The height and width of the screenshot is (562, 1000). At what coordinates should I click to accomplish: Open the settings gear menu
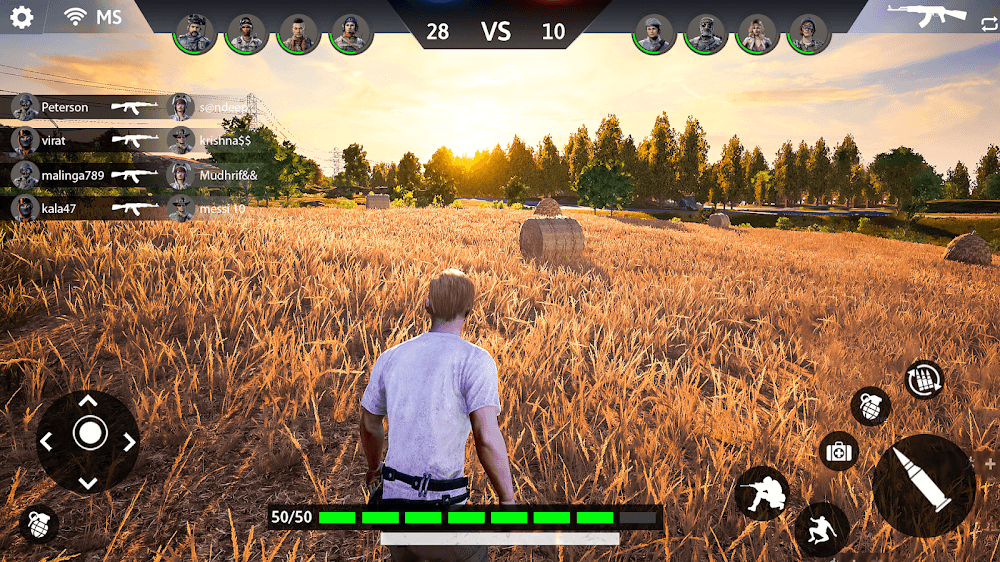coord(21,17)
